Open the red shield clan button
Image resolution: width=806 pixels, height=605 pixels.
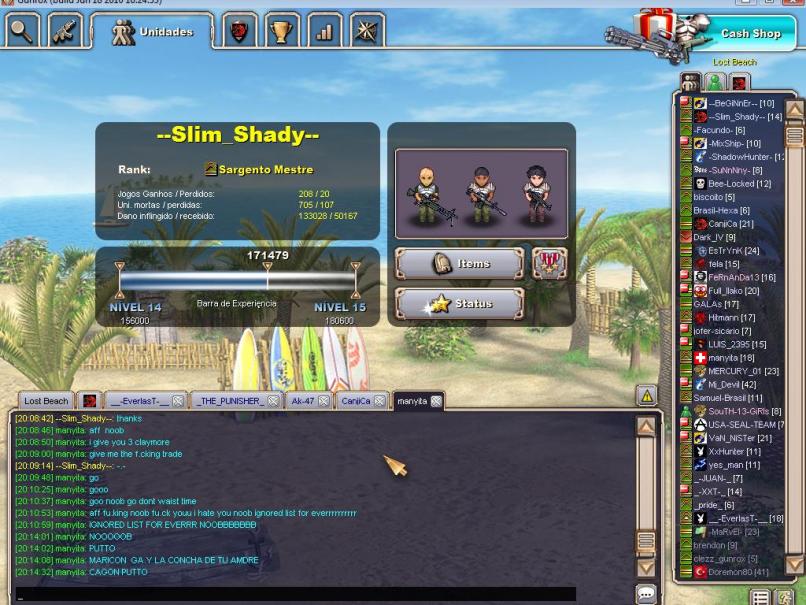coord(239,32)
